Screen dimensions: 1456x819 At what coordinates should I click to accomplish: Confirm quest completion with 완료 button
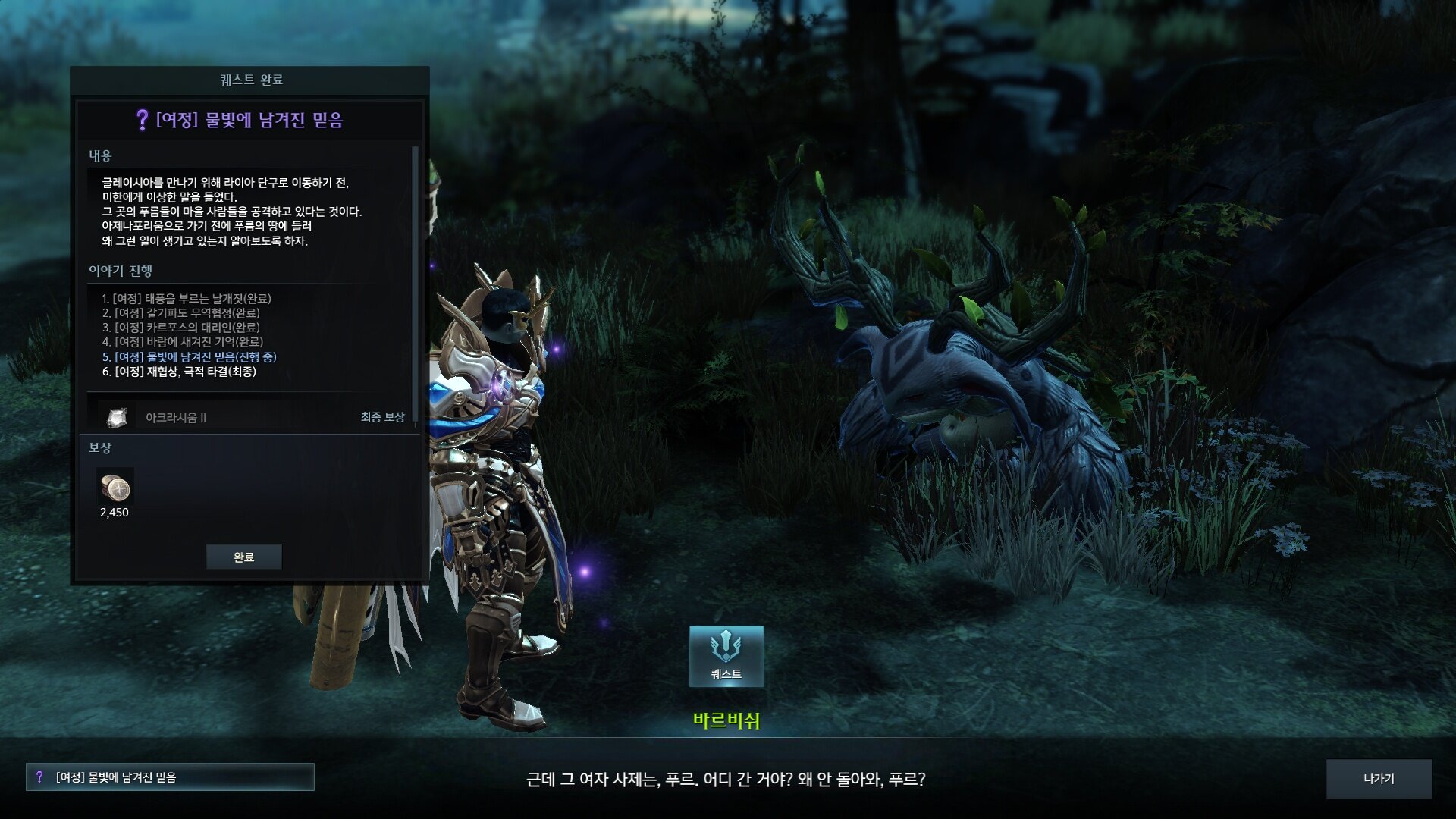[243, 557]
